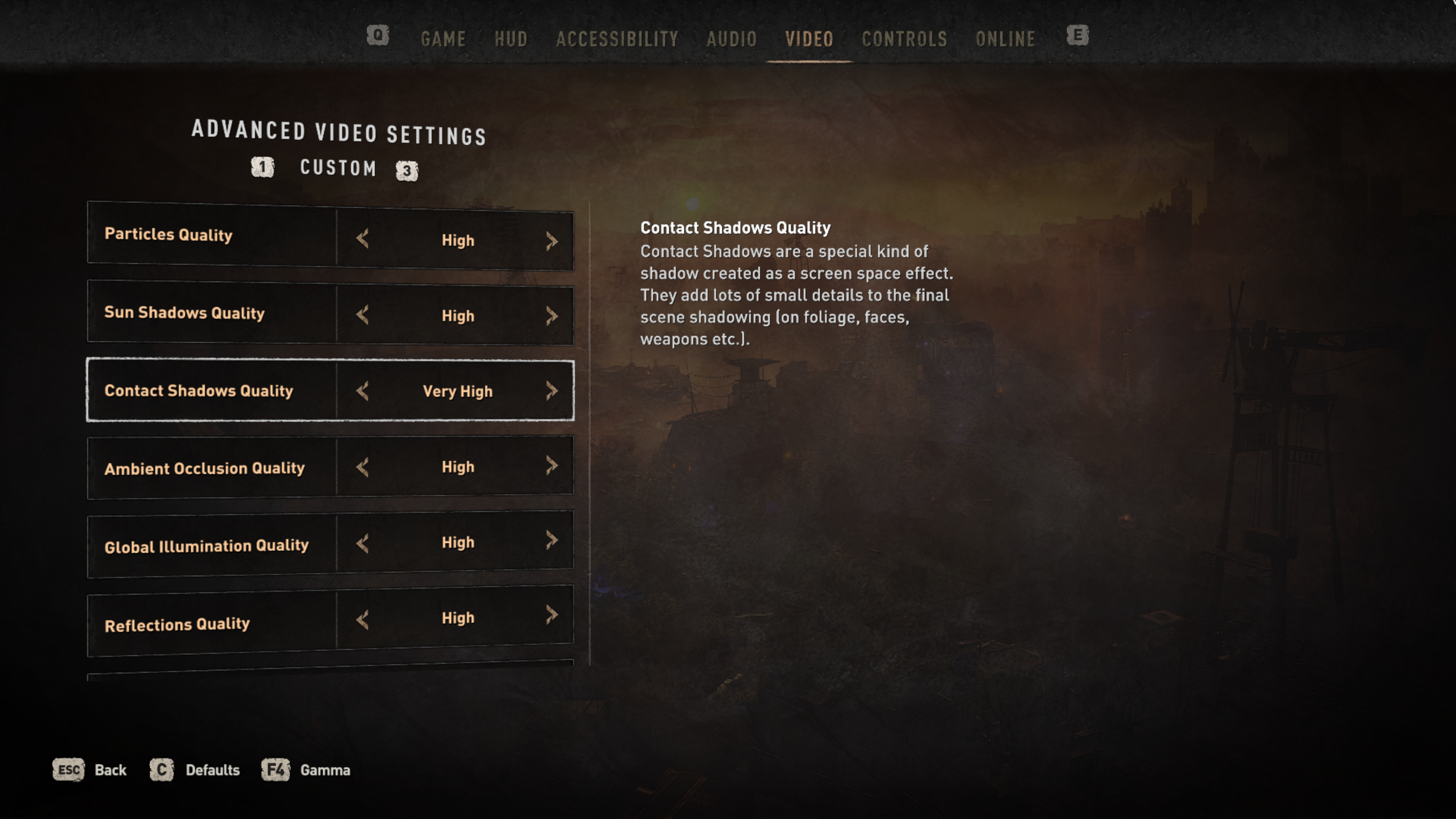Image resolution: width=1456 pixels, height=819 pixels.
Task: Increase Ambient Occlusion Quality
Action: tap(552, 466)
